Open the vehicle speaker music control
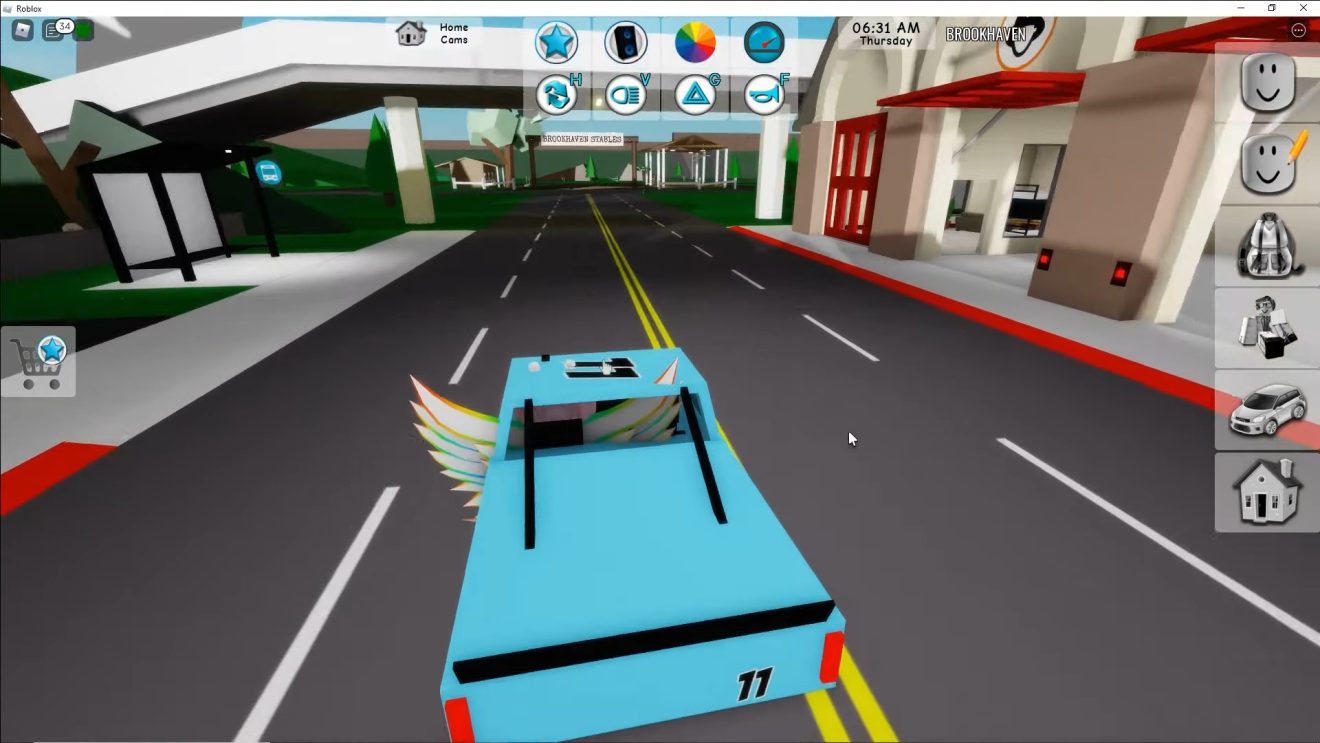Viewport: 1320px width, 743px height. [x=626, y=43]
